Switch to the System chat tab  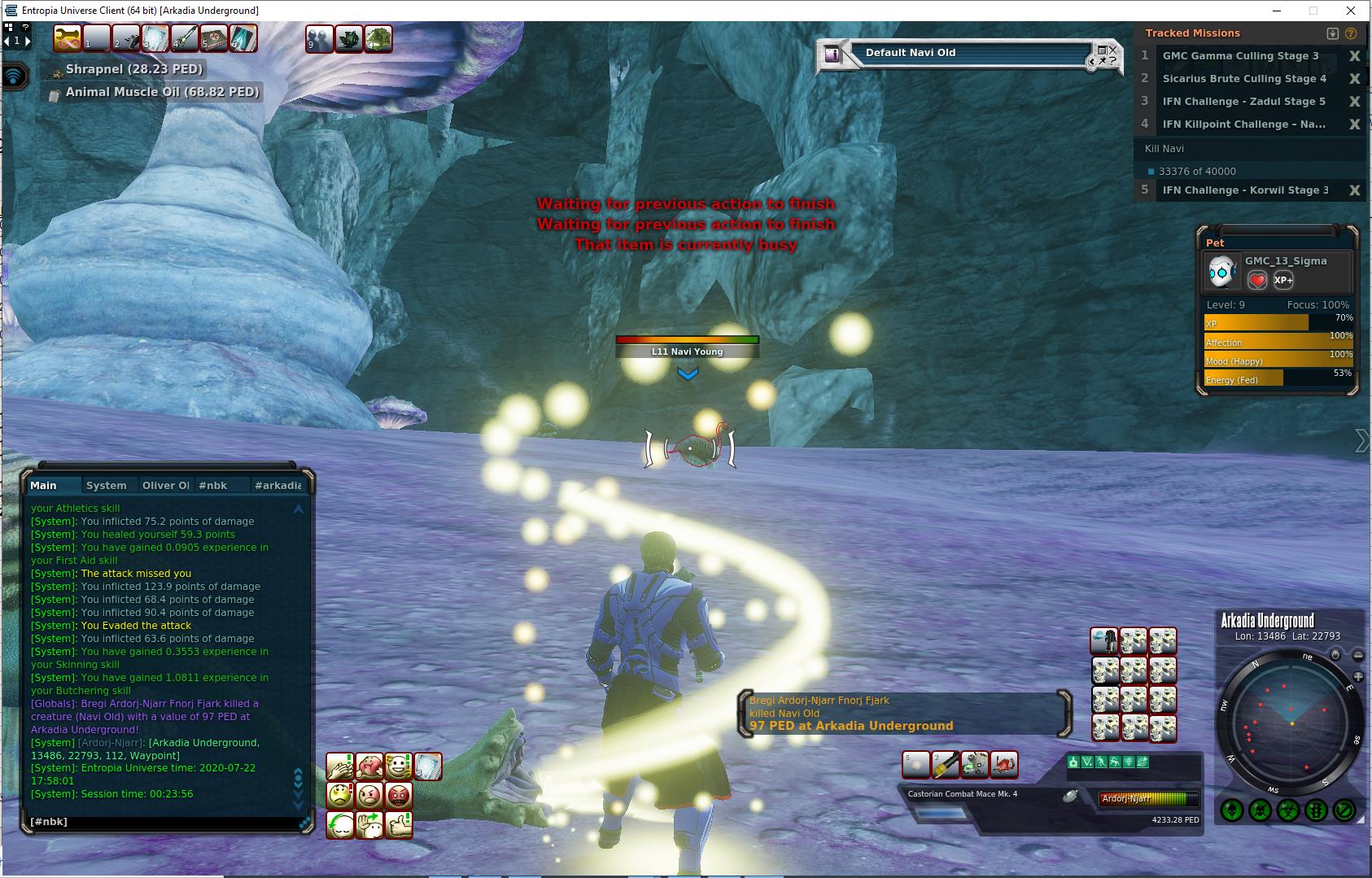pos(107,485)
